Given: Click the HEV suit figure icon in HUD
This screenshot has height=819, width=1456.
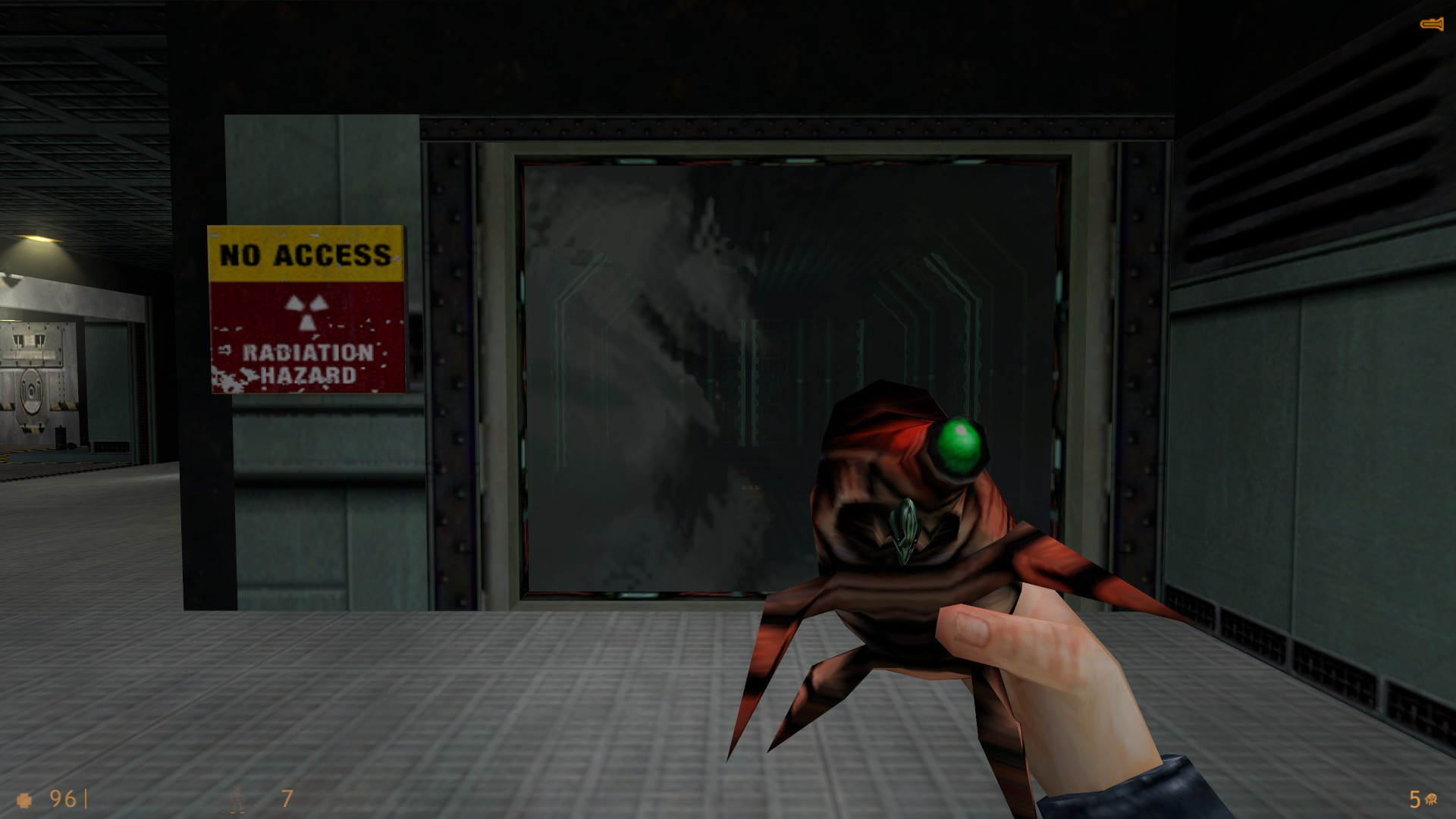Looking at the screenshot, I should point(239,799).
